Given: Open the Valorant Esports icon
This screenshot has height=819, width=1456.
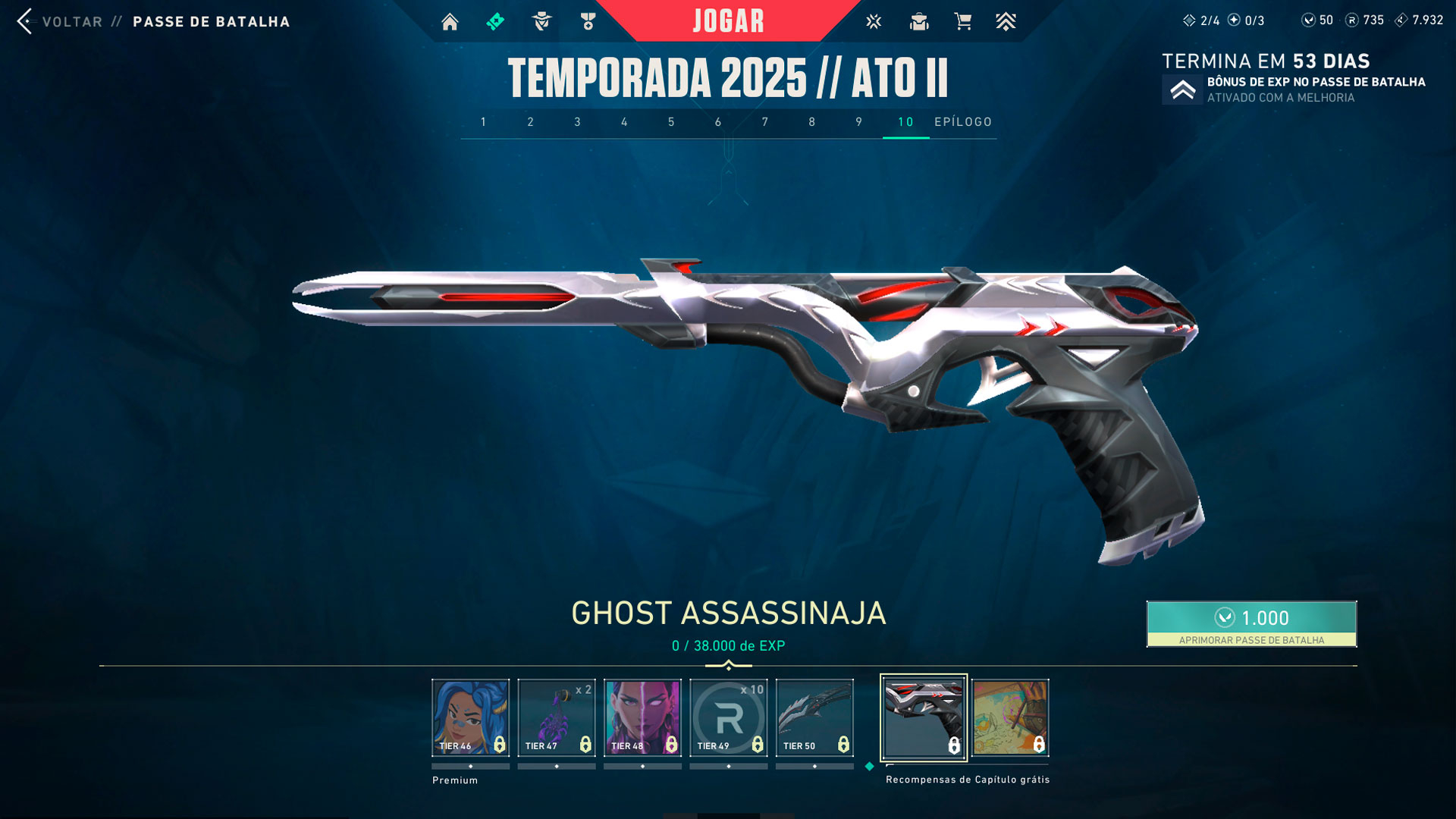Looking at the screenshot, I should click(874, 22).
